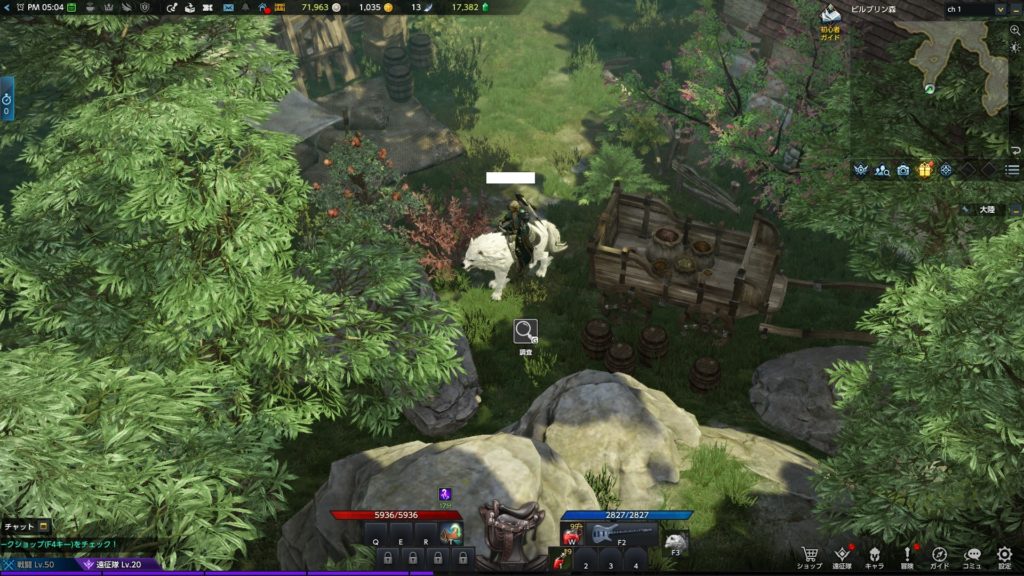1024x576 pixels.
Task: Click the 調査 magnifier interaction icon
Action: click(526, 331)
